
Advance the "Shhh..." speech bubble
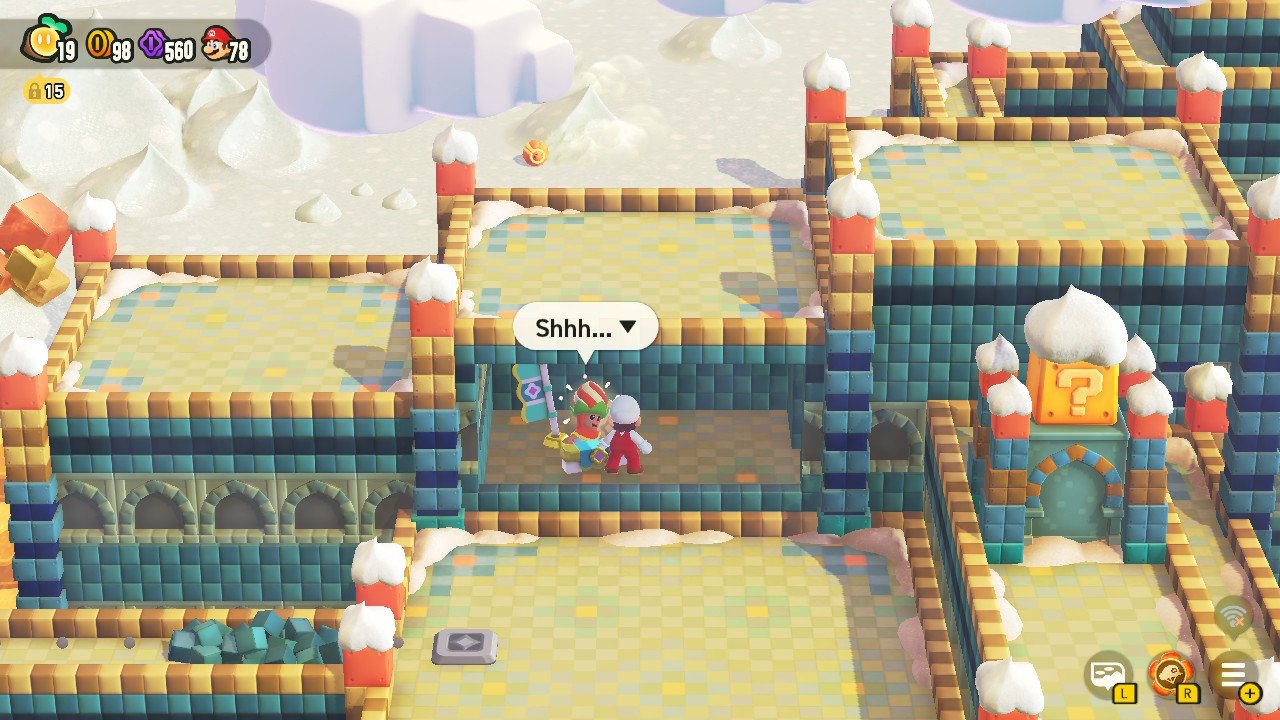[585, 327]
